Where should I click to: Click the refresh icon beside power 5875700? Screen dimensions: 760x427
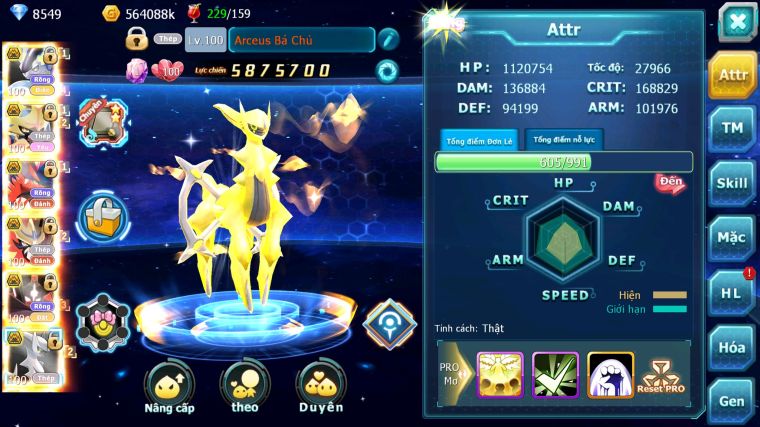click(x=386, y=70)
